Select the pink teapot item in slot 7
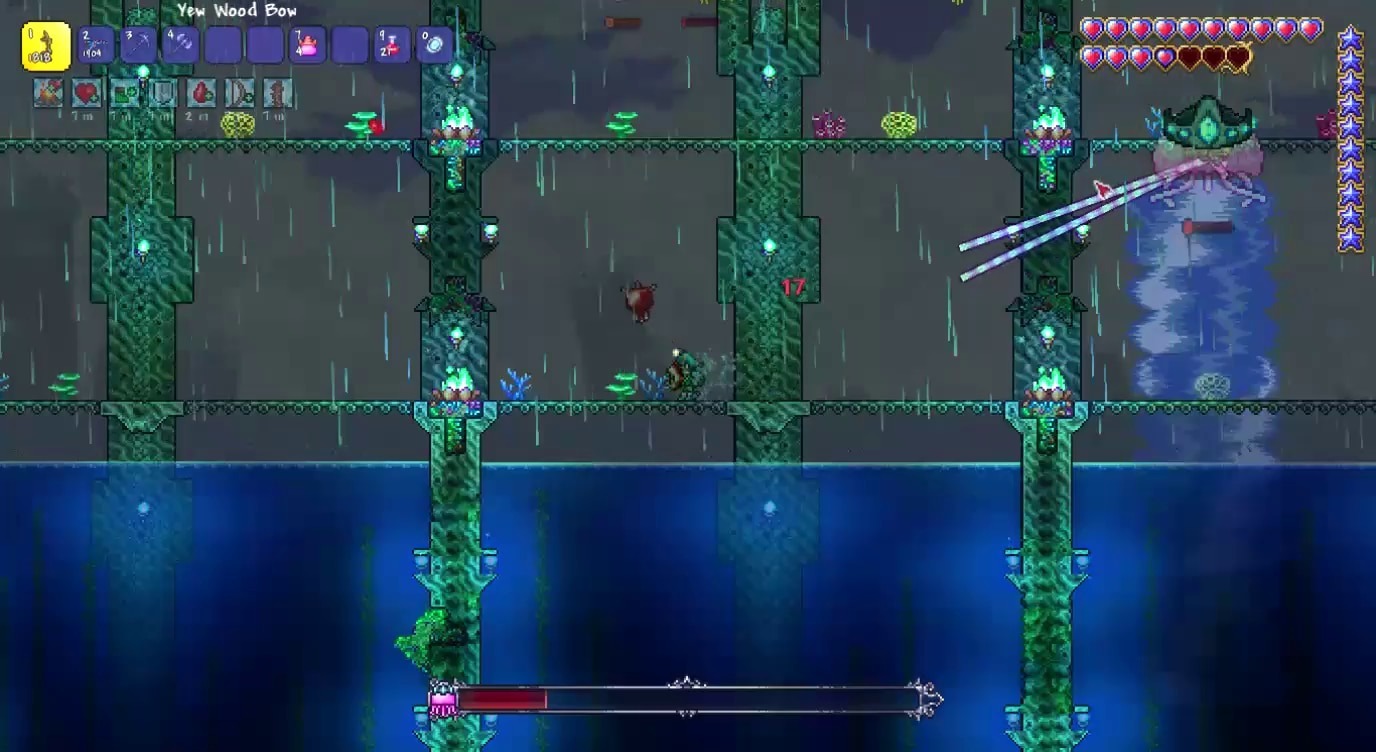This screenshot has width=1376, height=752. coord(307,46)
